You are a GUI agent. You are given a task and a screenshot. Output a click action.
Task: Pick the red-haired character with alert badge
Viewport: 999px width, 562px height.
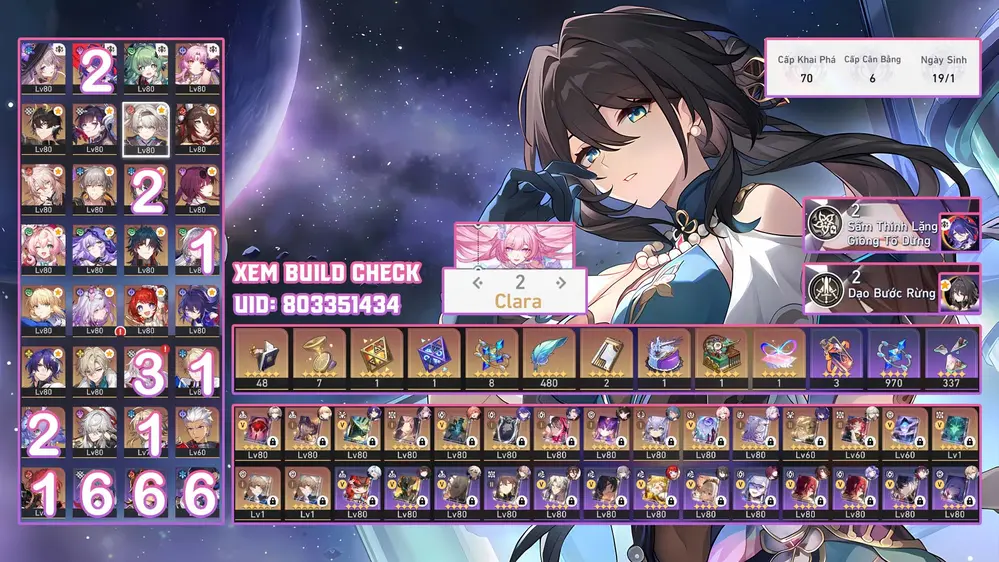click(x=146, y=309)
